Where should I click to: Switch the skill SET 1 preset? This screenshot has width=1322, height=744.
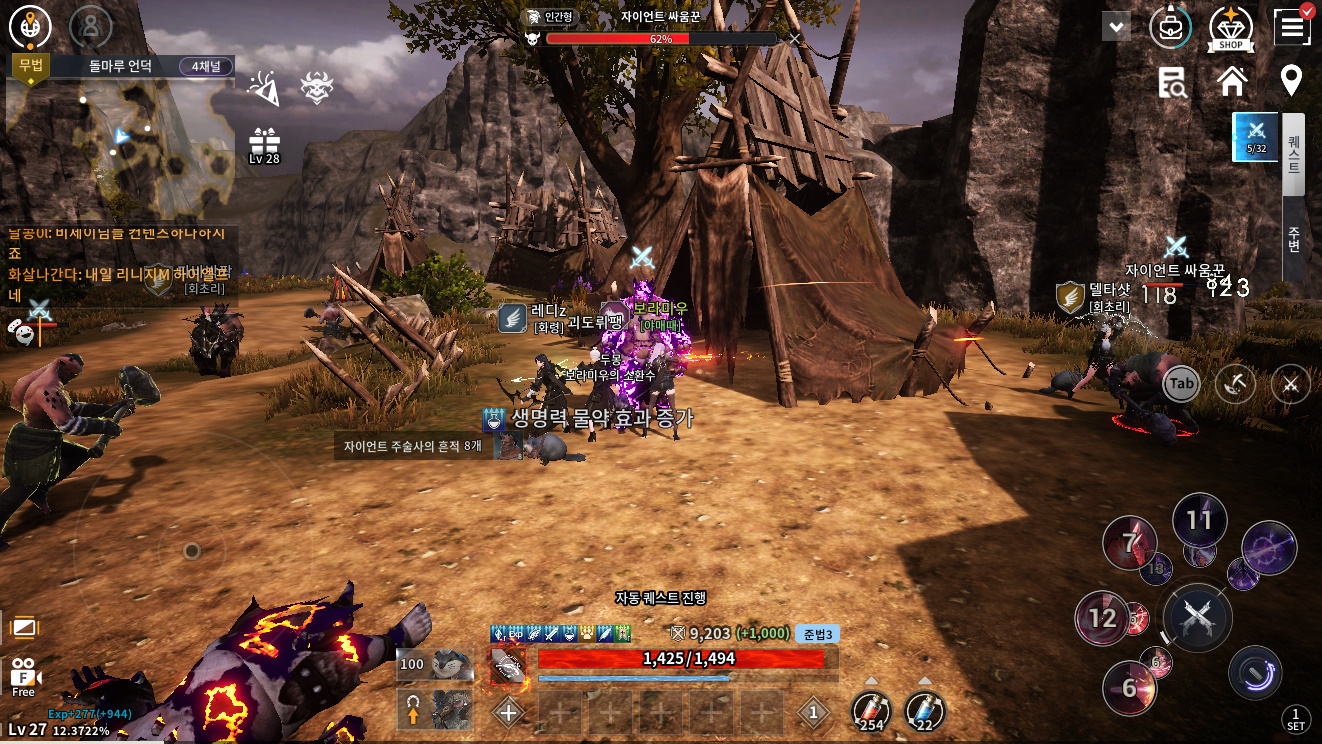[1295, 718]
